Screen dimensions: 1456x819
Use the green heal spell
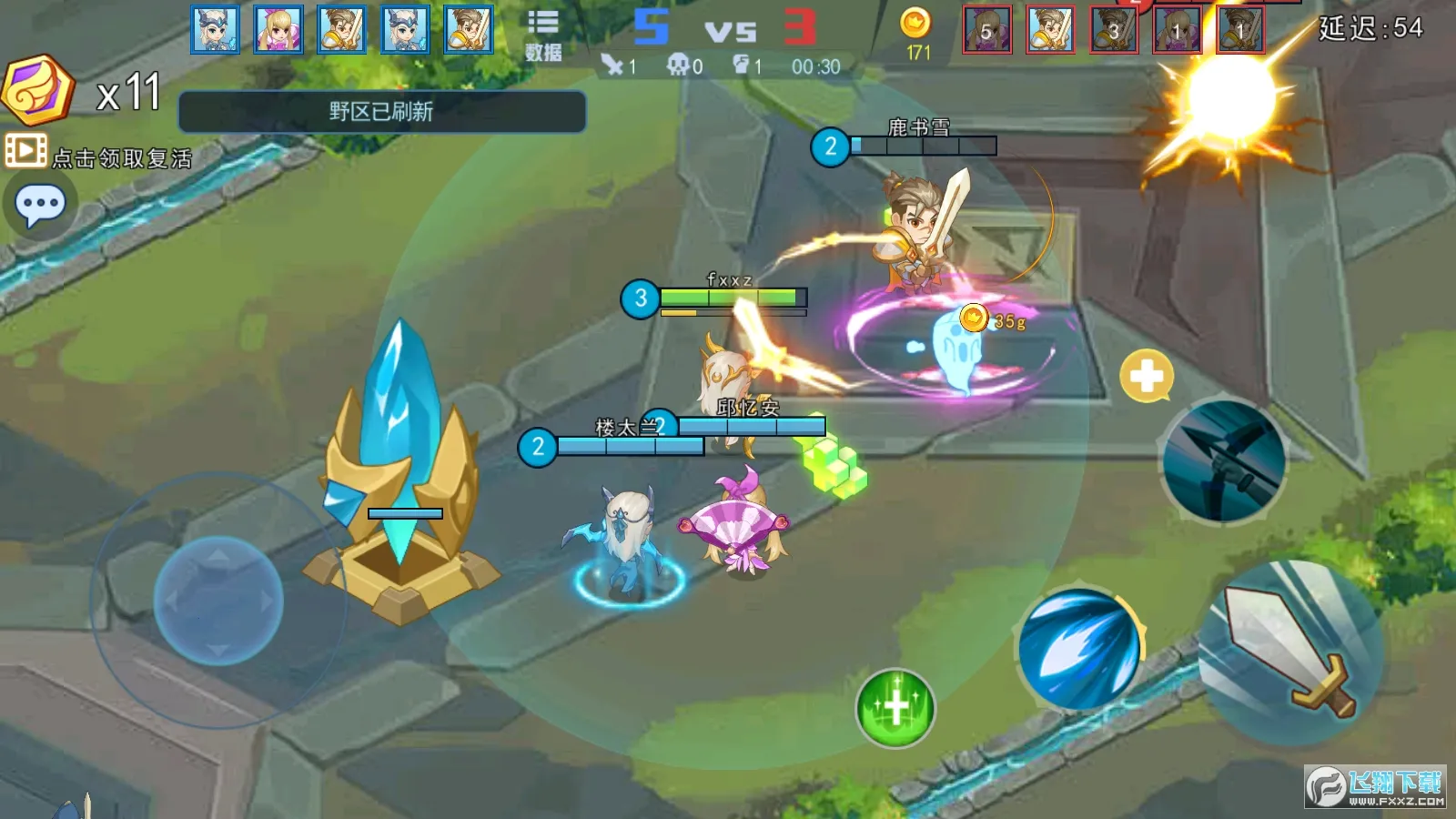click(x=895, y=708)
